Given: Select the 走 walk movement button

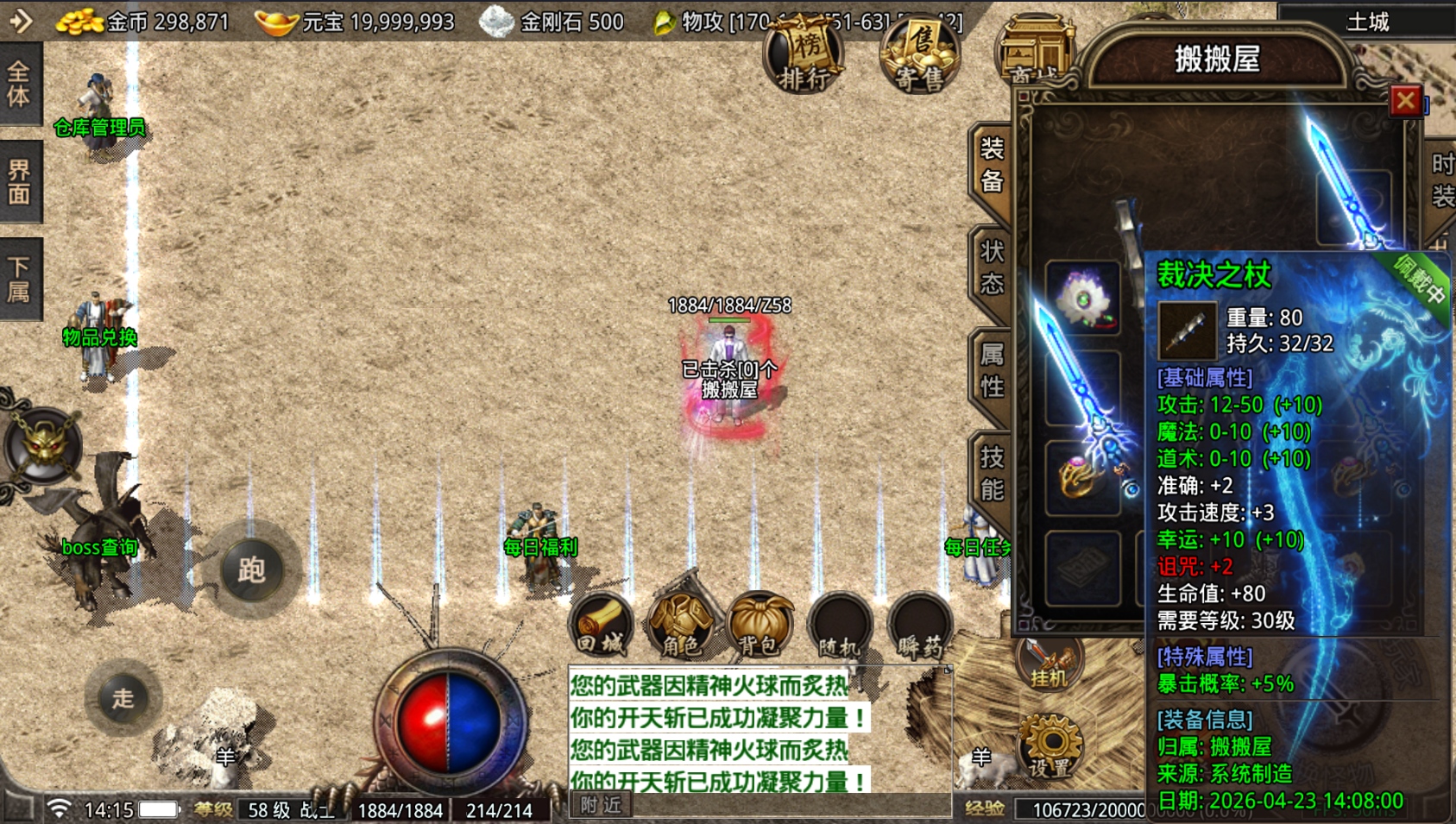Looking at the screenshot, I should 123,698.
